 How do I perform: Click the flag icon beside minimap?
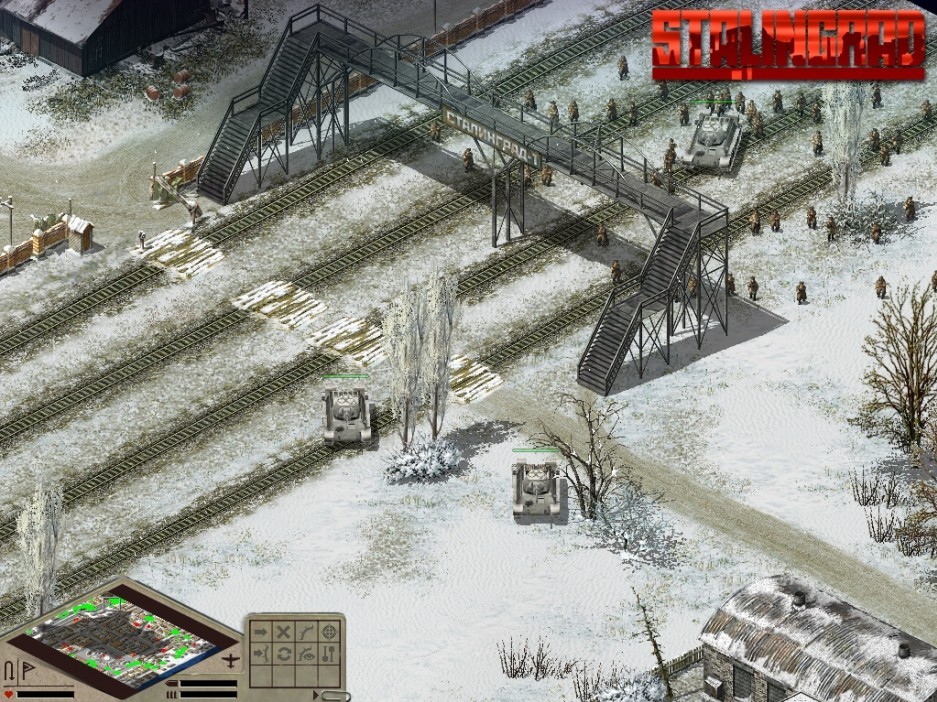pos(26,669)
